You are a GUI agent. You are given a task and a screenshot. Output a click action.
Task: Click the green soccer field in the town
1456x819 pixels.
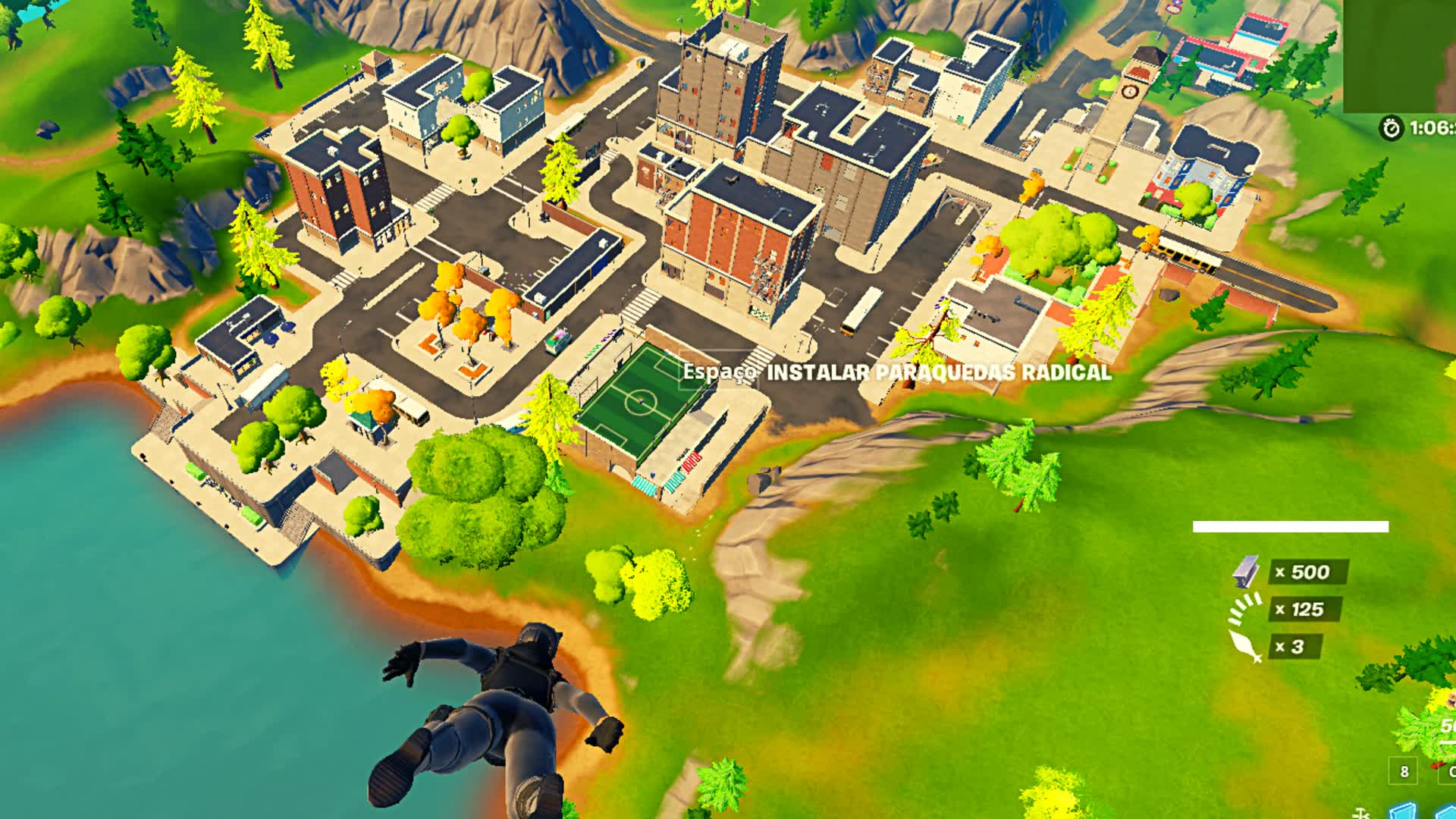641,402
